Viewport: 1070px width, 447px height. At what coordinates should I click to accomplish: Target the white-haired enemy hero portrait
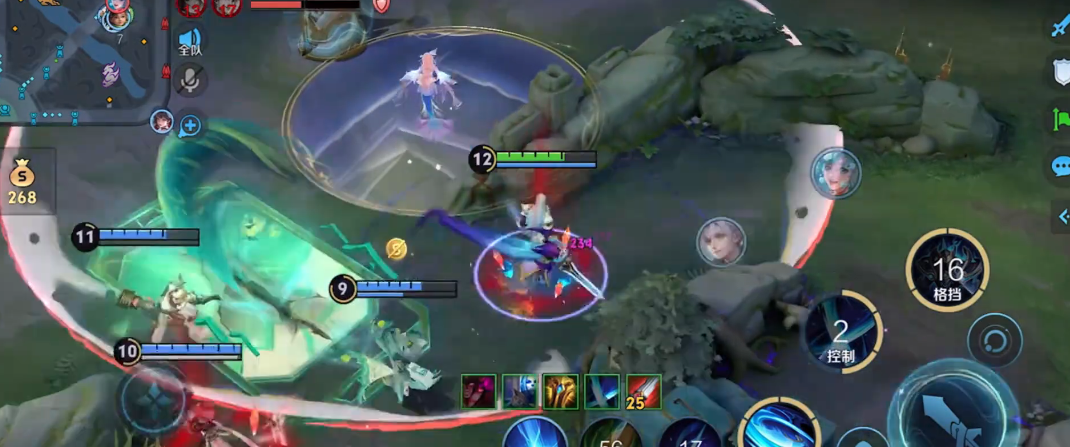[x=721, y=242]
